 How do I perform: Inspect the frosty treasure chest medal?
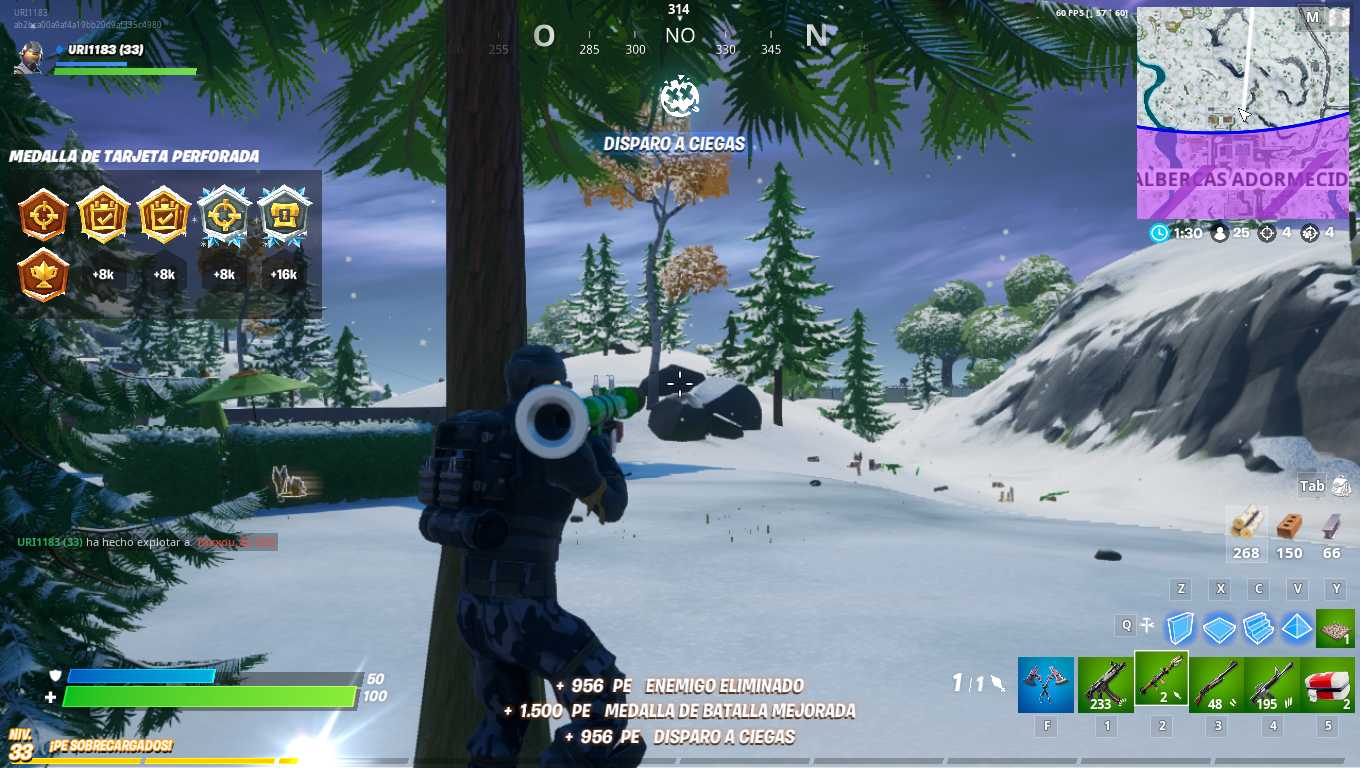coord(284,214)
